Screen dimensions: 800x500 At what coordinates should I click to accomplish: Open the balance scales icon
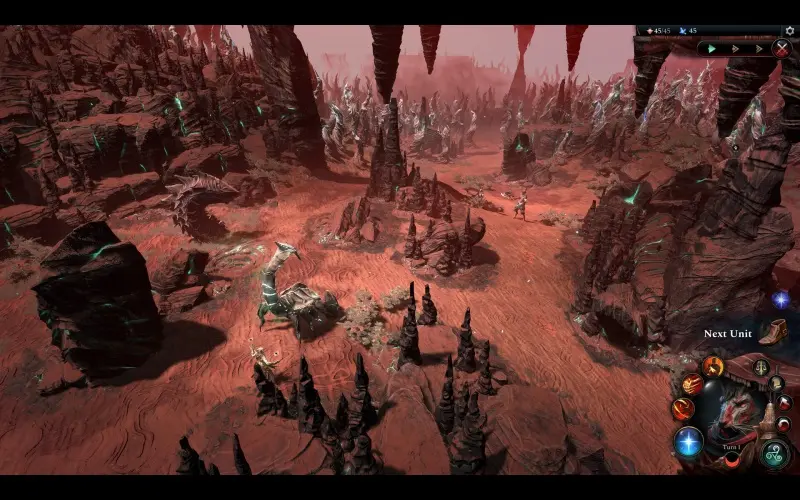[761, 367]
